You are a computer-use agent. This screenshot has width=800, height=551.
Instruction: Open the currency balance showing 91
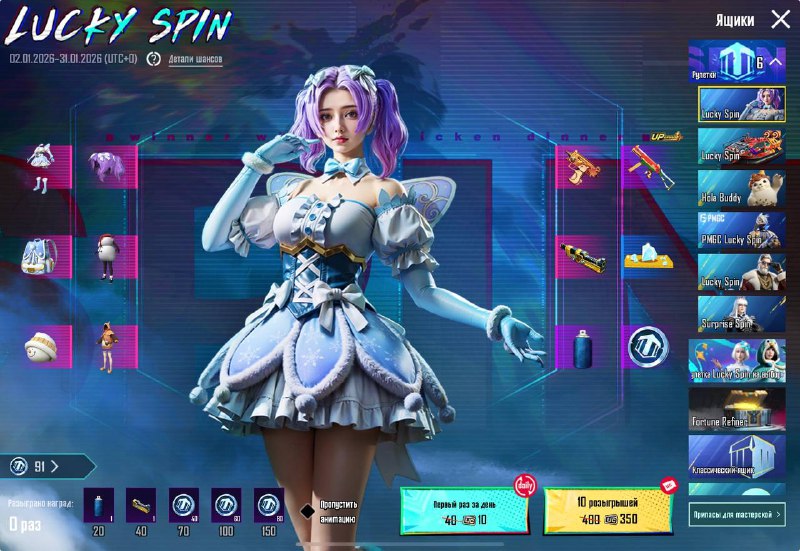click(48, 465)
